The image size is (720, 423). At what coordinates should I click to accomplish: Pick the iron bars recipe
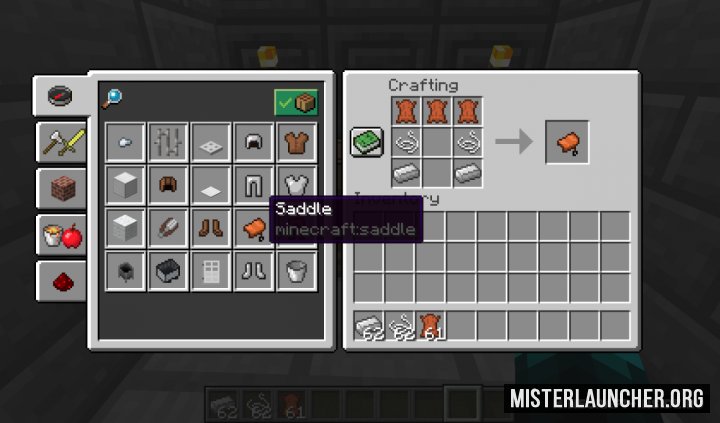(168, 142)
